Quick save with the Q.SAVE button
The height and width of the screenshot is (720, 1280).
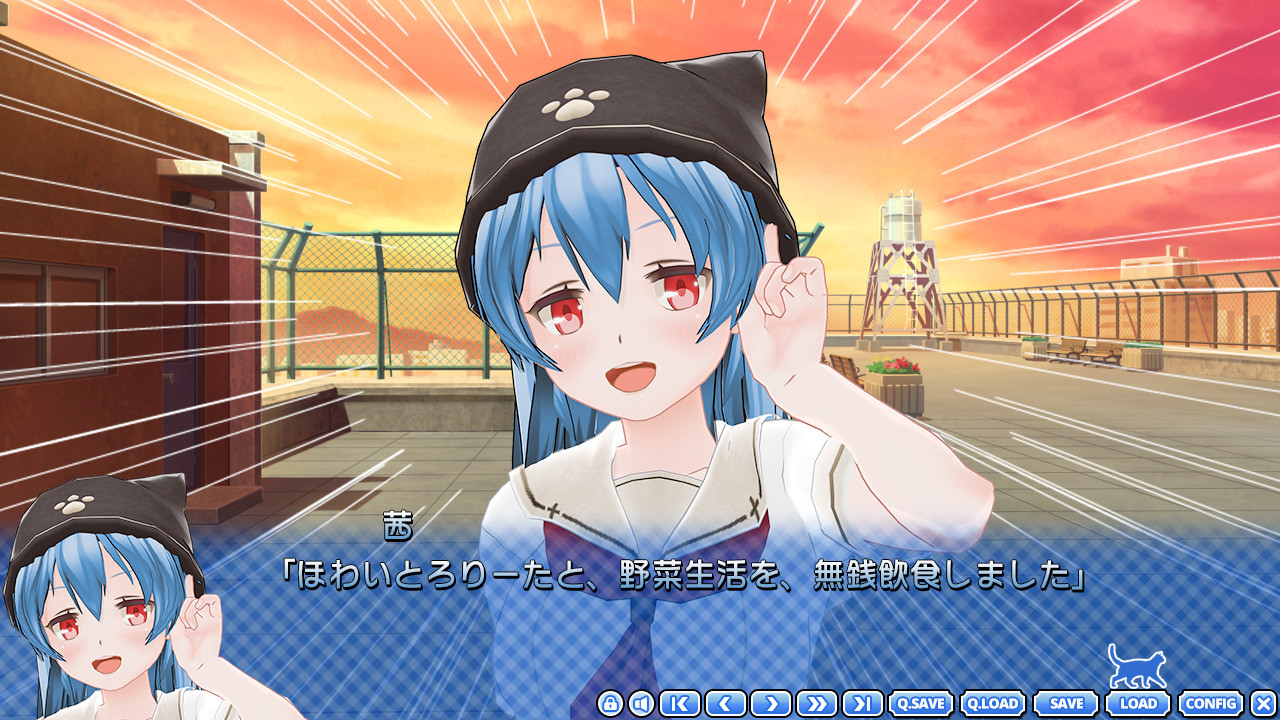pos(921,704)
